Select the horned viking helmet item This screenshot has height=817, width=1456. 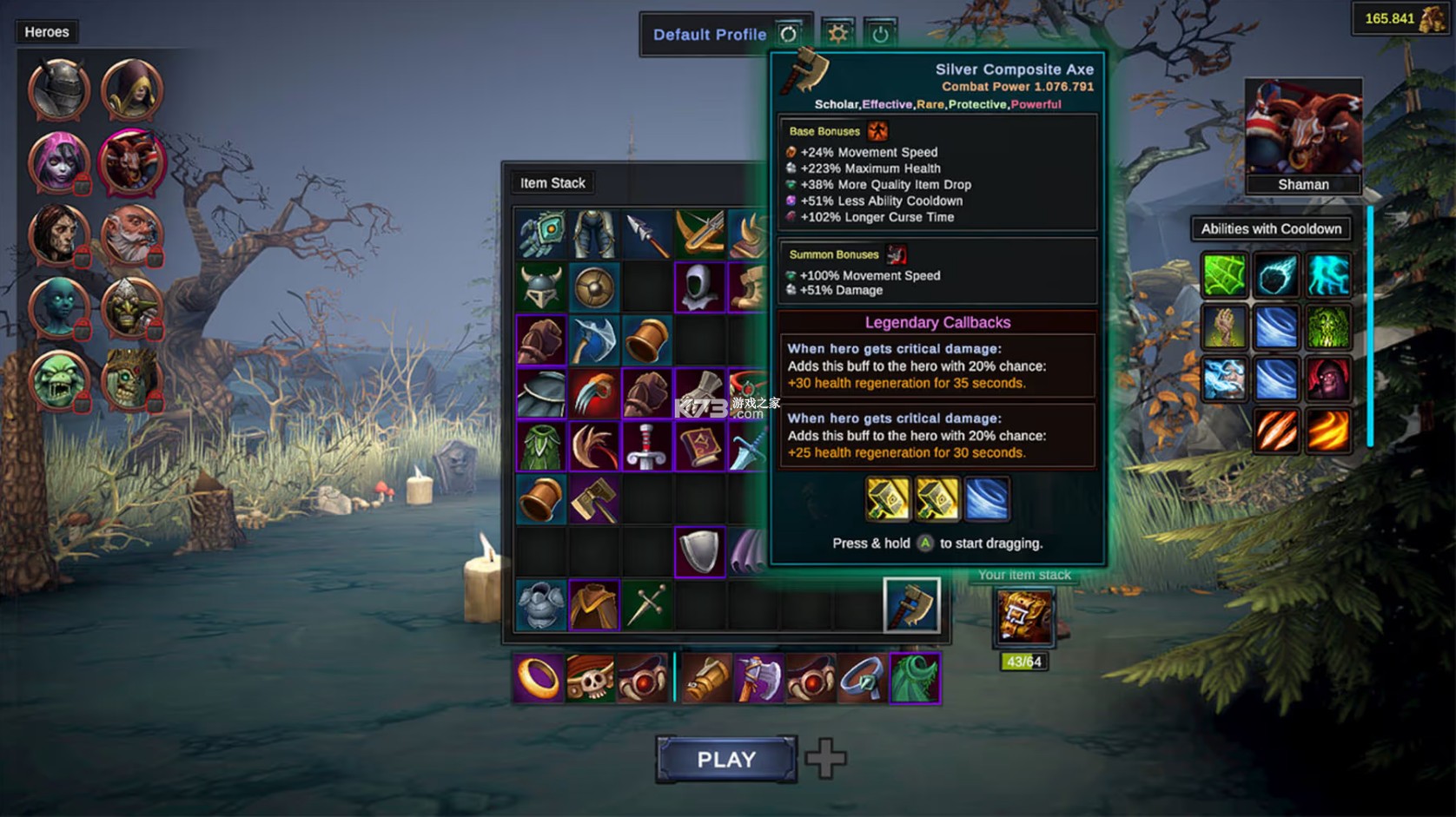tap(540, 287)
